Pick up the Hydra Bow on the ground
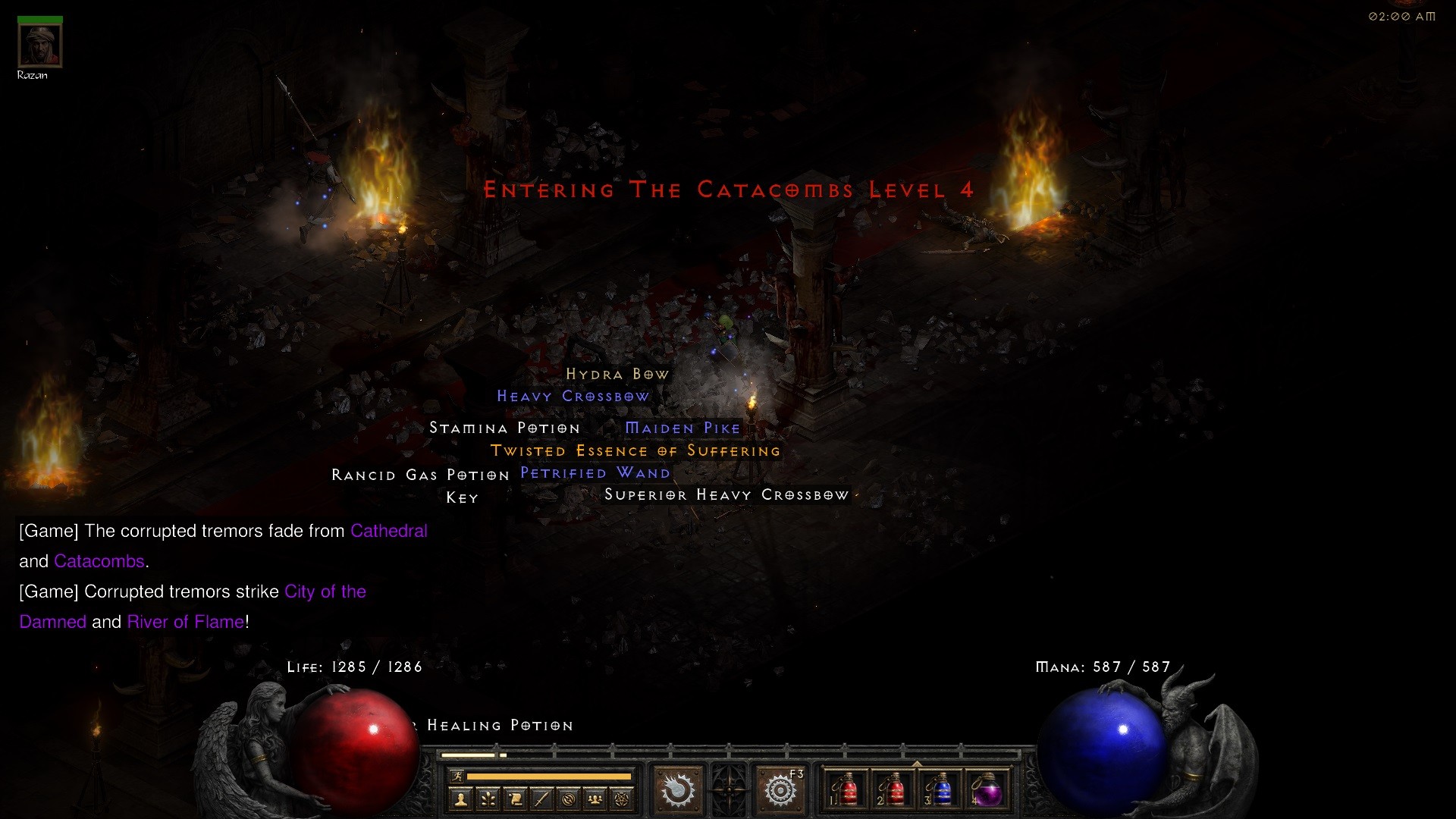1456x819 pixels. pyautogui.click(x=616, y=373)
